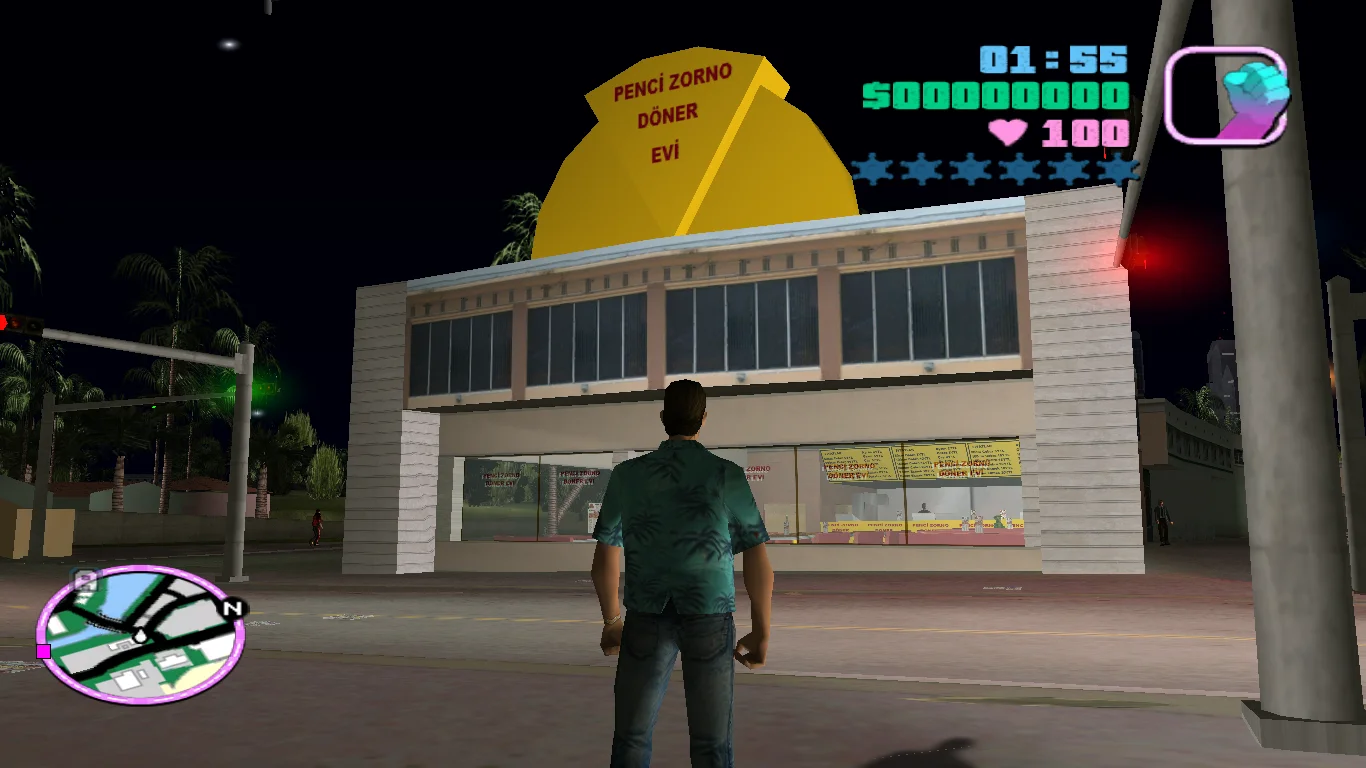Open the circular radar minimap
Image resolution: width=1366 pixels, height=768 pixels.
(140, 633)
